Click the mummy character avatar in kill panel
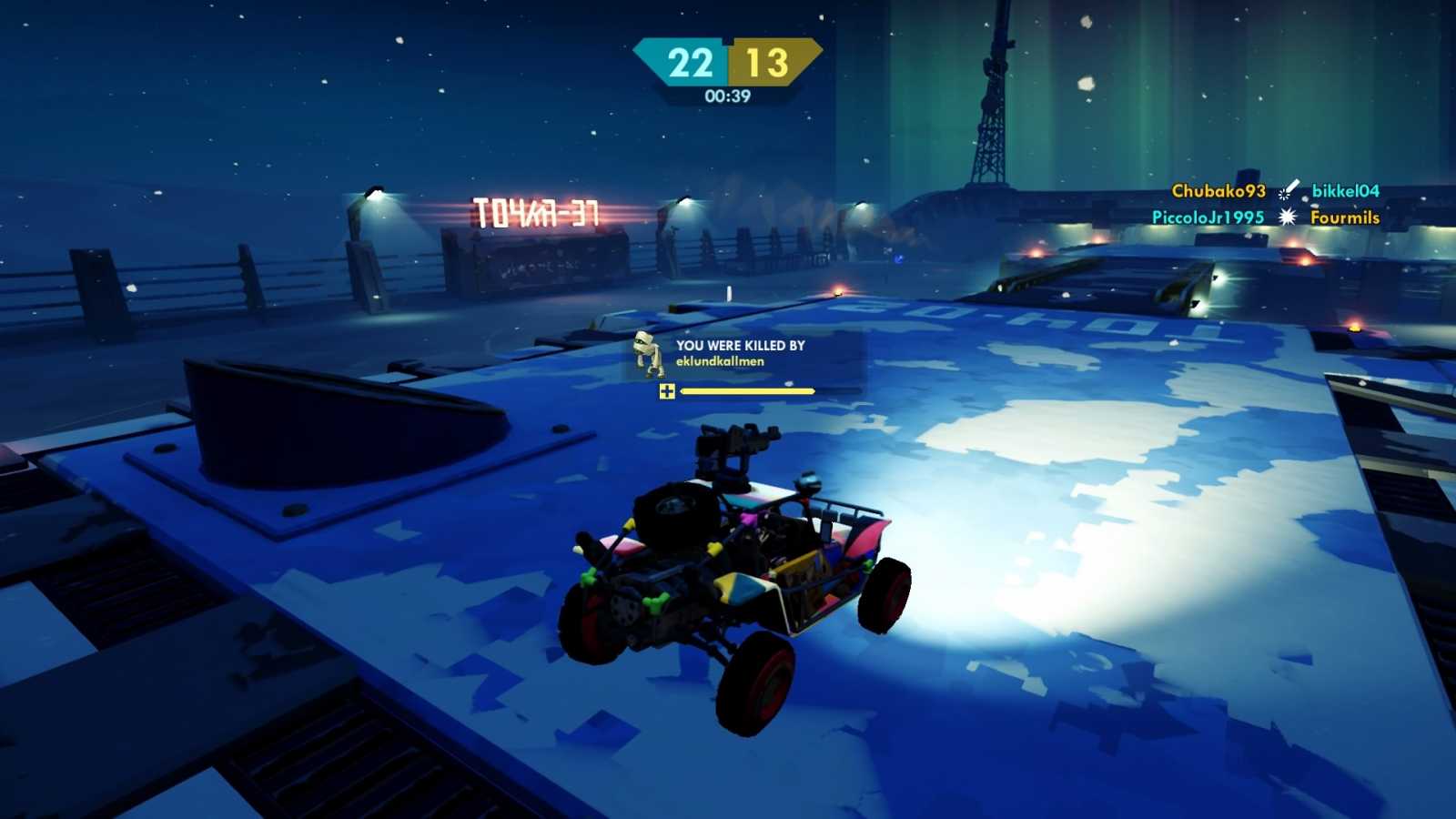This screenshot has height=819, width=1456. pyautogui.click(x=646, y=357)
